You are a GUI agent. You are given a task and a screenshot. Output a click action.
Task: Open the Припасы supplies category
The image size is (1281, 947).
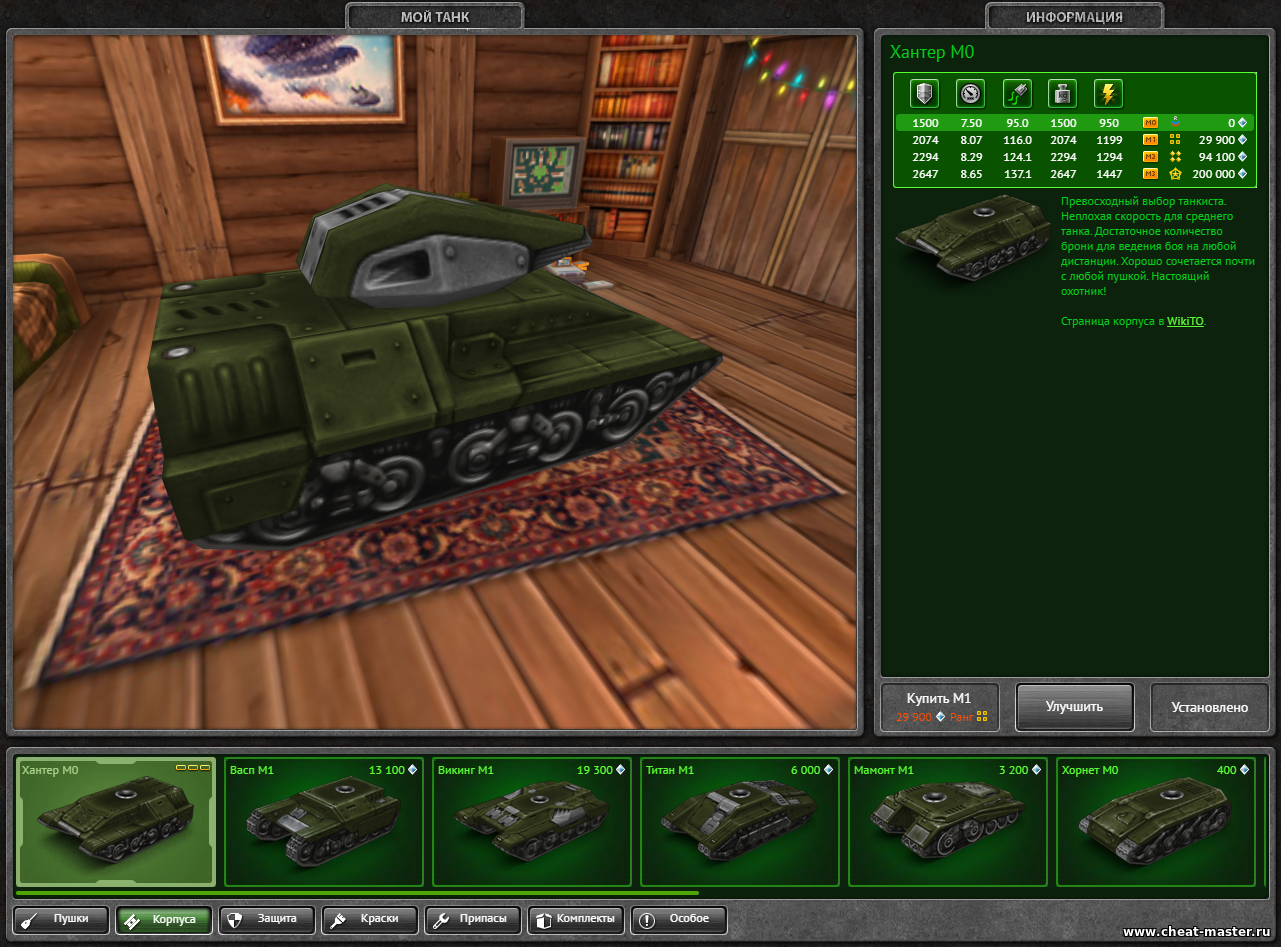(473, 919)
